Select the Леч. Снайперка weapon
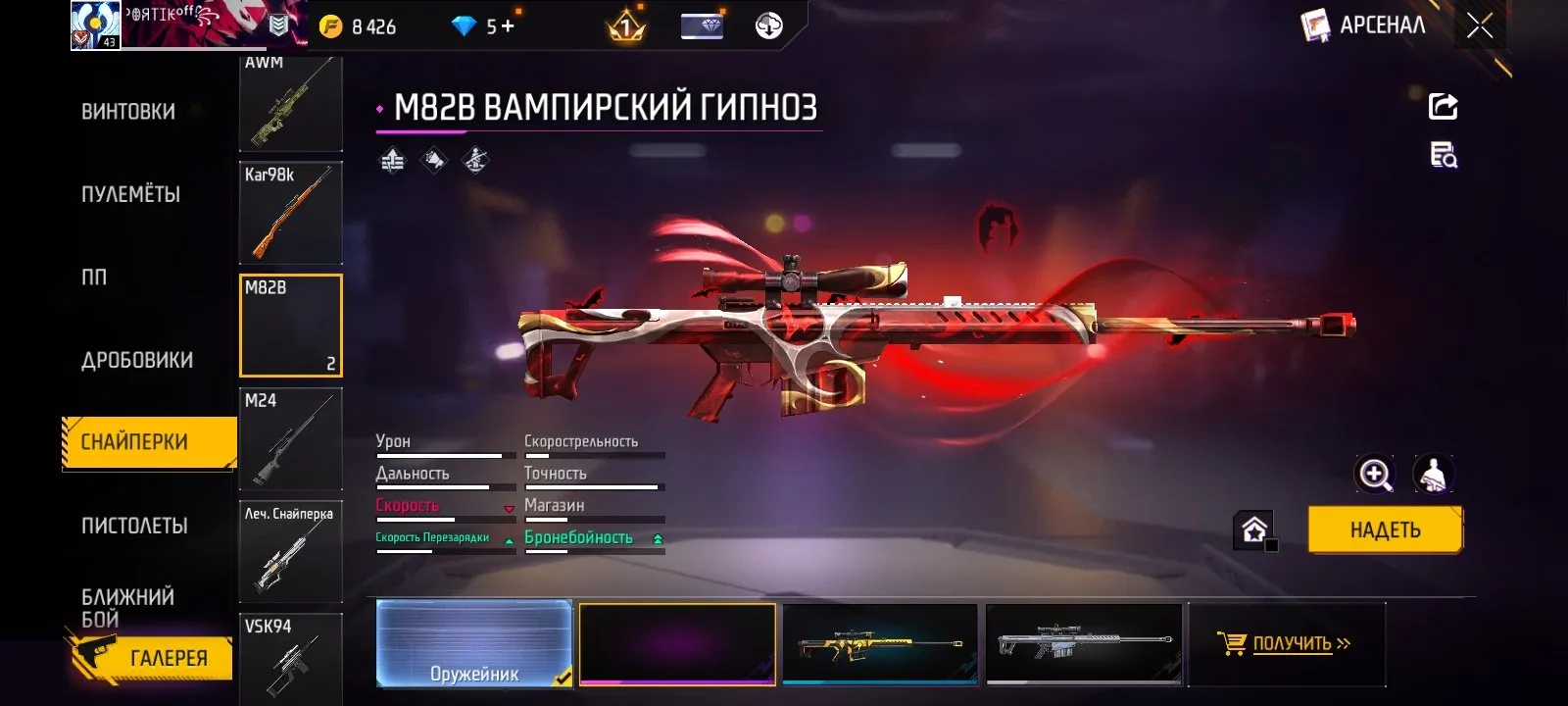 [x=290, y=551]
